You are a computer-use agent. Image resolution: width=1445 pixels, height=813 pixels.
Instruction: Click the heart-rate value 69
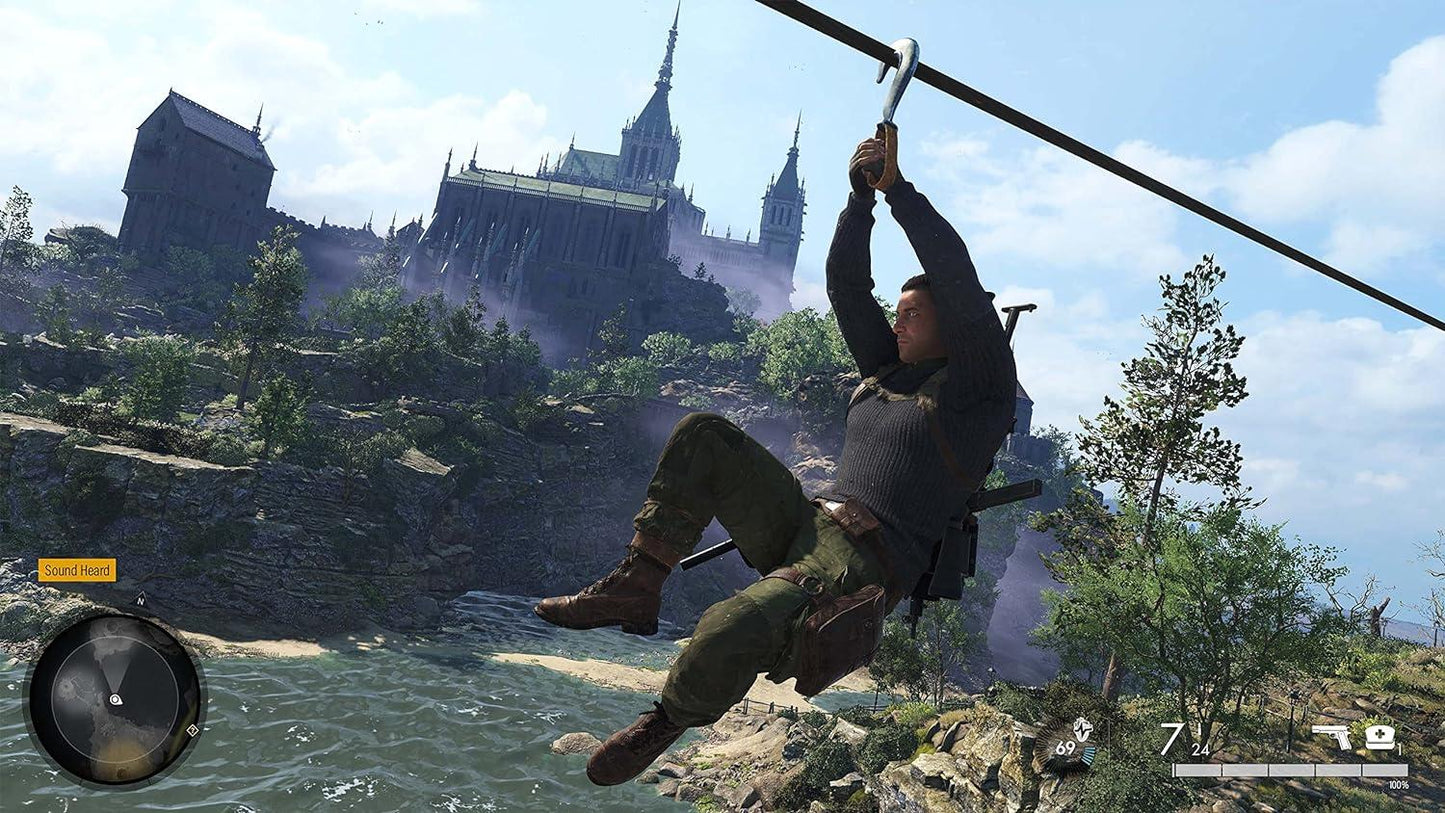pos(1065,749)
